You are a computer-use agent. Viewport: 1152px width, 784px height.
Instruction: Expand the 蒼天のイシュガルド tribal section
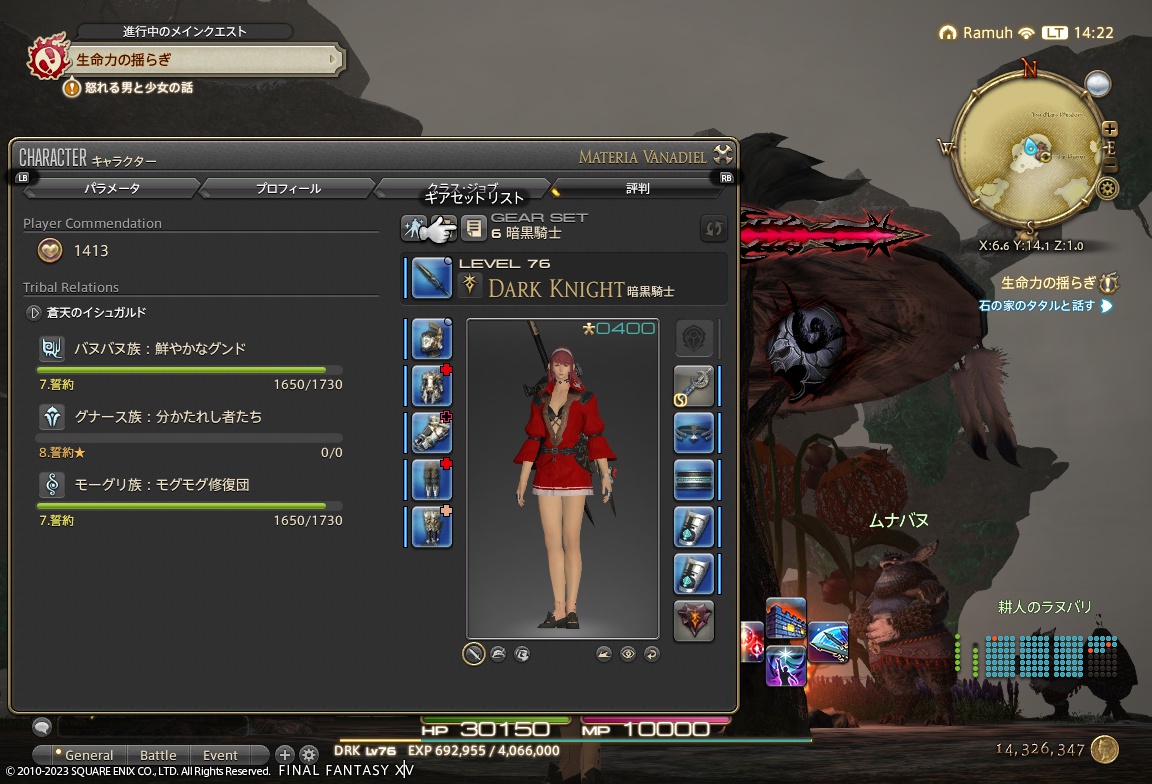point(33,312)
